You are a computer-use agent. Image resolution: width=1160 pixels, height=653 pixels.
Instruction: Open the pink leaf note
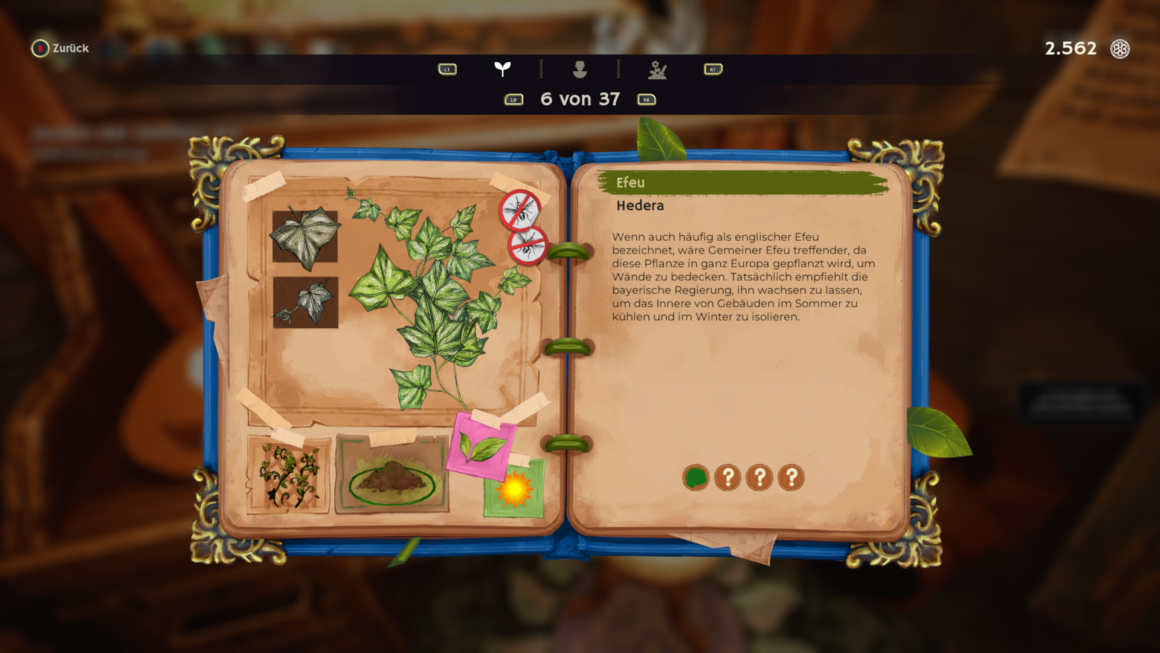(482, 447)
